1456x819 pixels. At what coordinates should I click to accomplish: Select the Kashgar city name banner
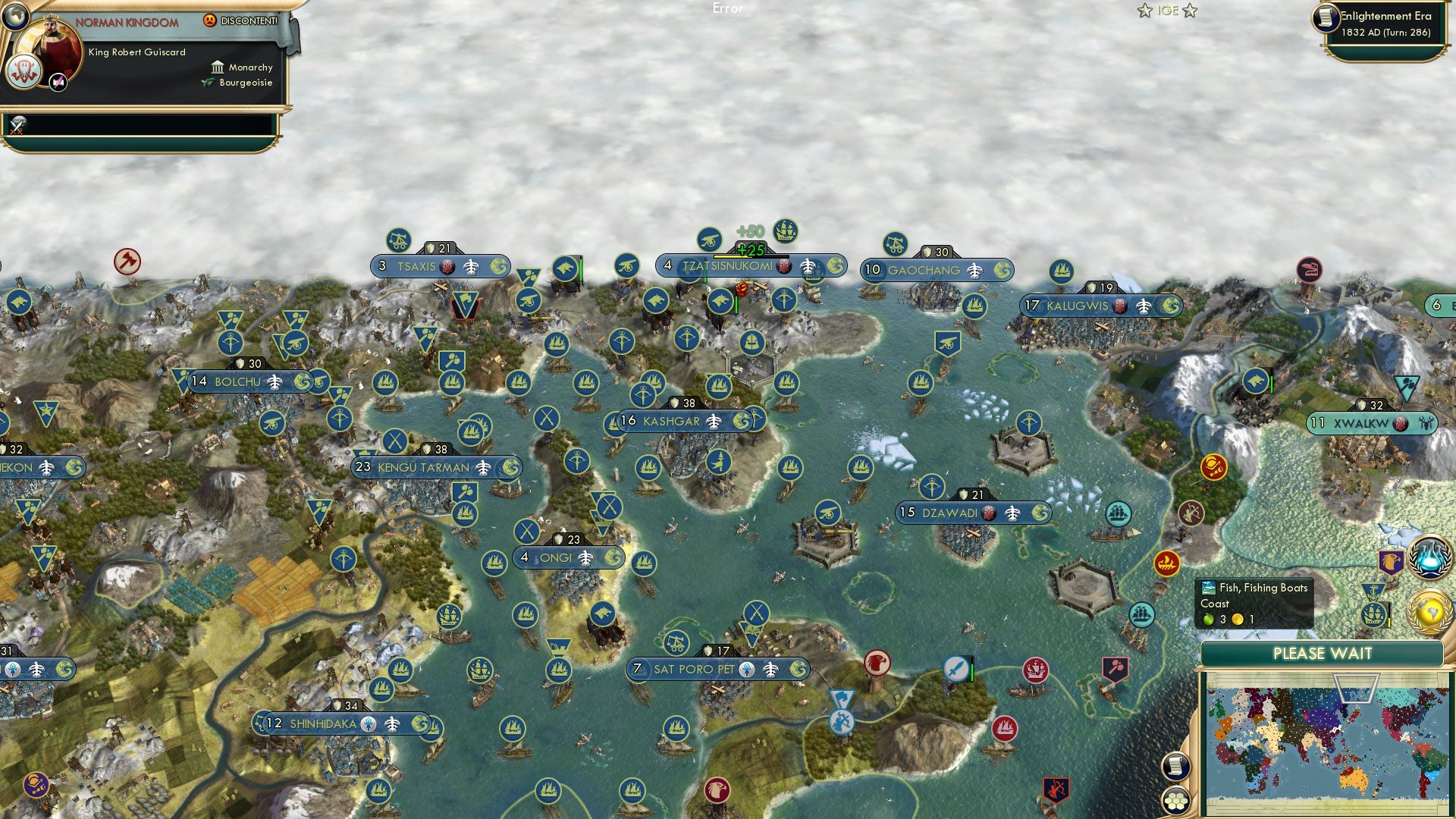tap(671, 419)
